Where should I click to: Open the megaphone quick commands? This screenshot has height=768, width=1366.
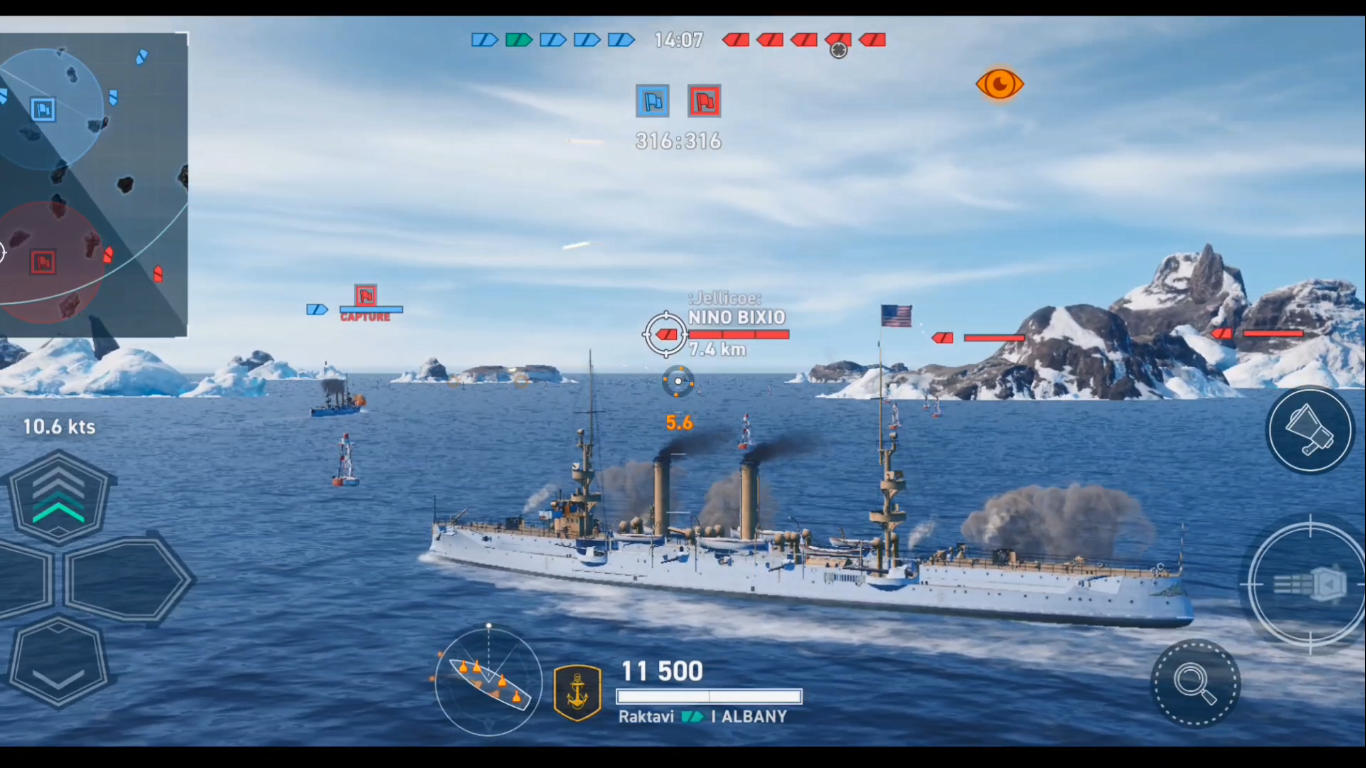click(x=1310, y=430)
